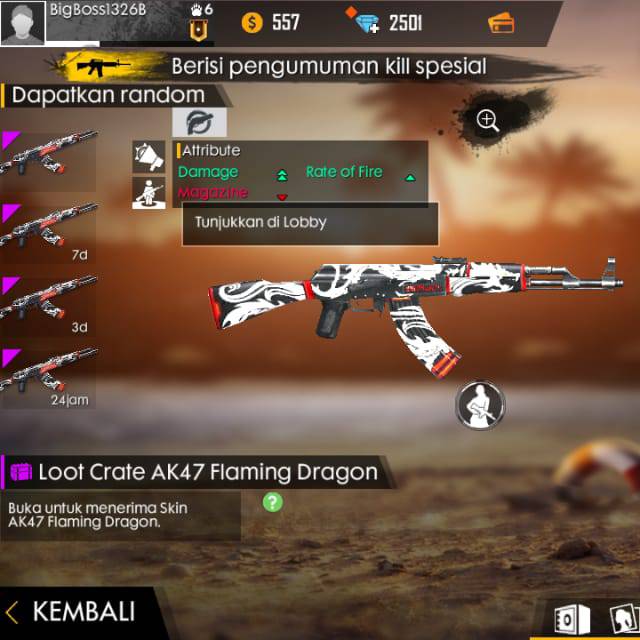Select the AK47 skin thumbnail labeled 24jam
This screenshot has width=640, height=640.
click(x=49, y=374)
